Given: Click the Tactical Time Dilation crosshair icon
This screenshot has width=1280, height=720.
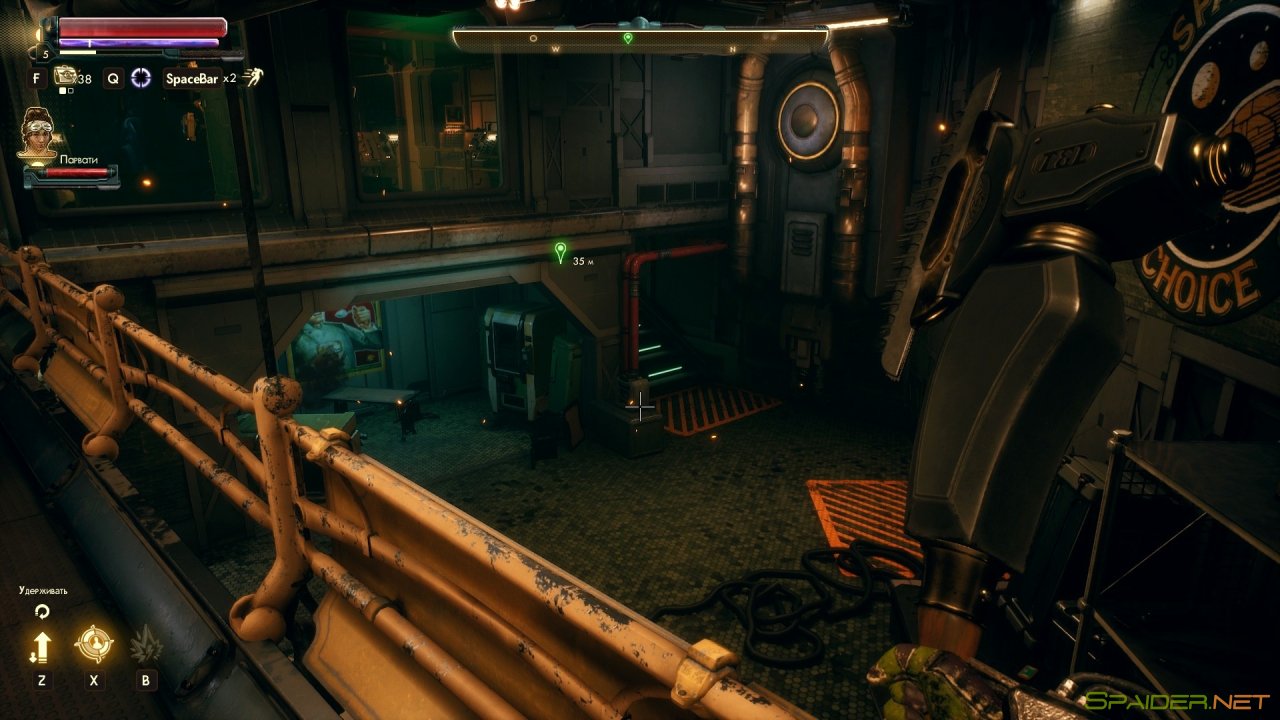Looking at the screenshot, I should [142, 78].
